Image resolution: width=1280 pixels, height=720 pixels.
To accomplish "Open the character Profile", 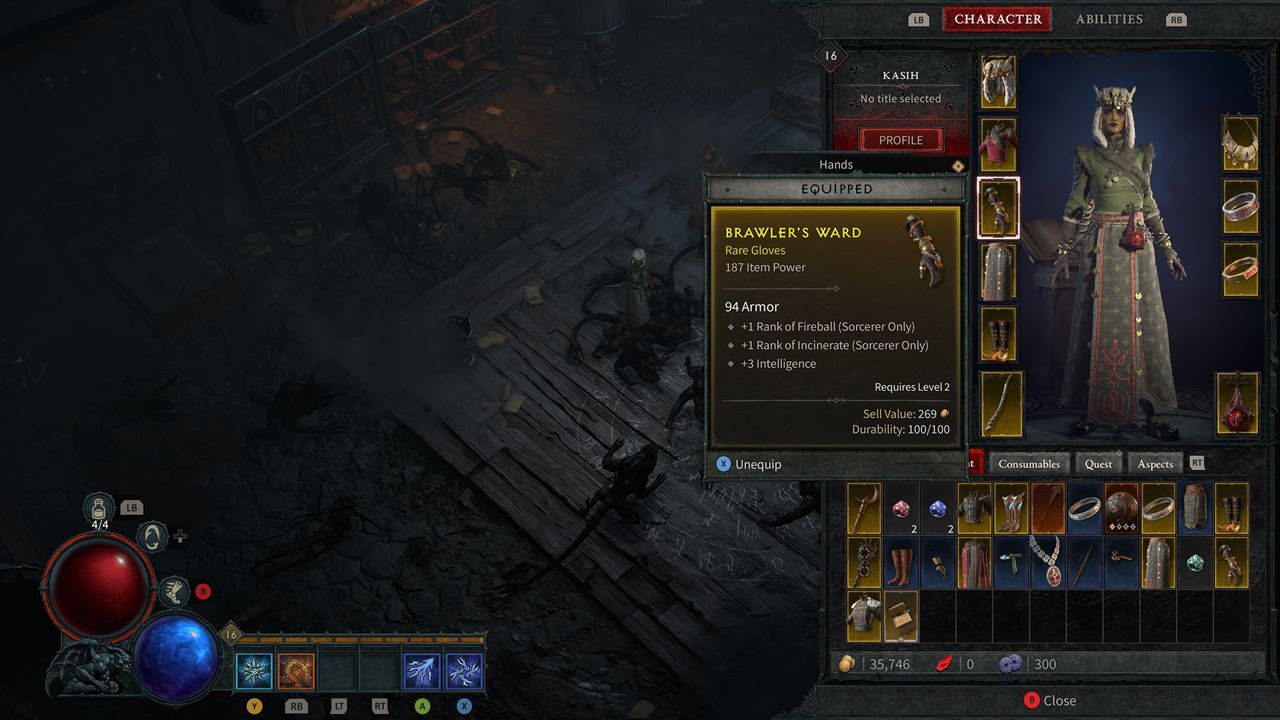I will click(900, 140).
